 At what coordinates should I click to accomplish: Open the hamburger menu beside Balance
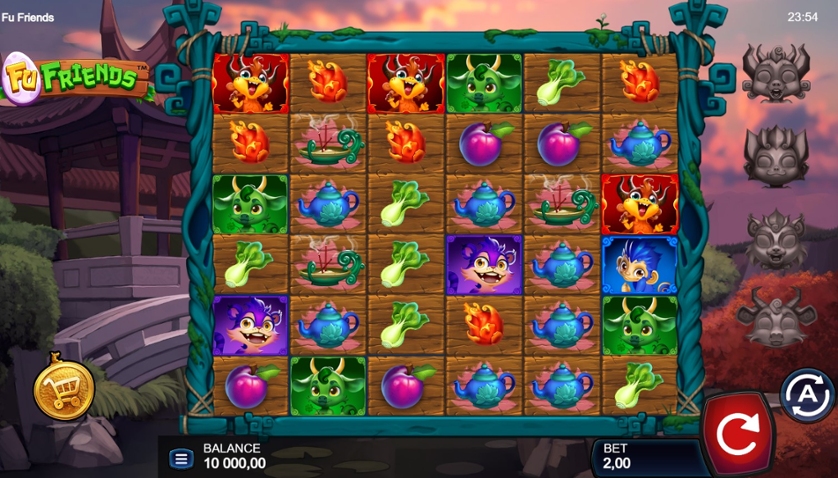tap(181, 459)
